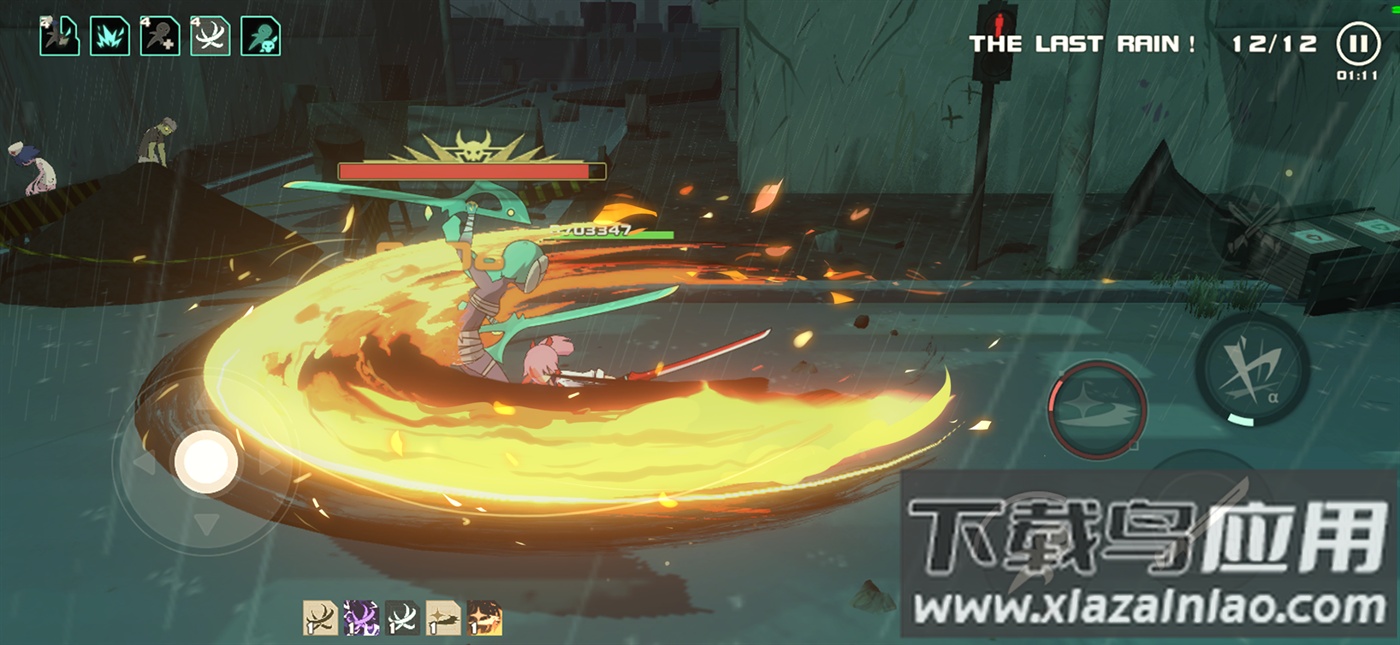Select the cyan crystal burst buff icon
Image resolution: width=1400 pixels, height=645 pixels.
[x=110, y=36]
